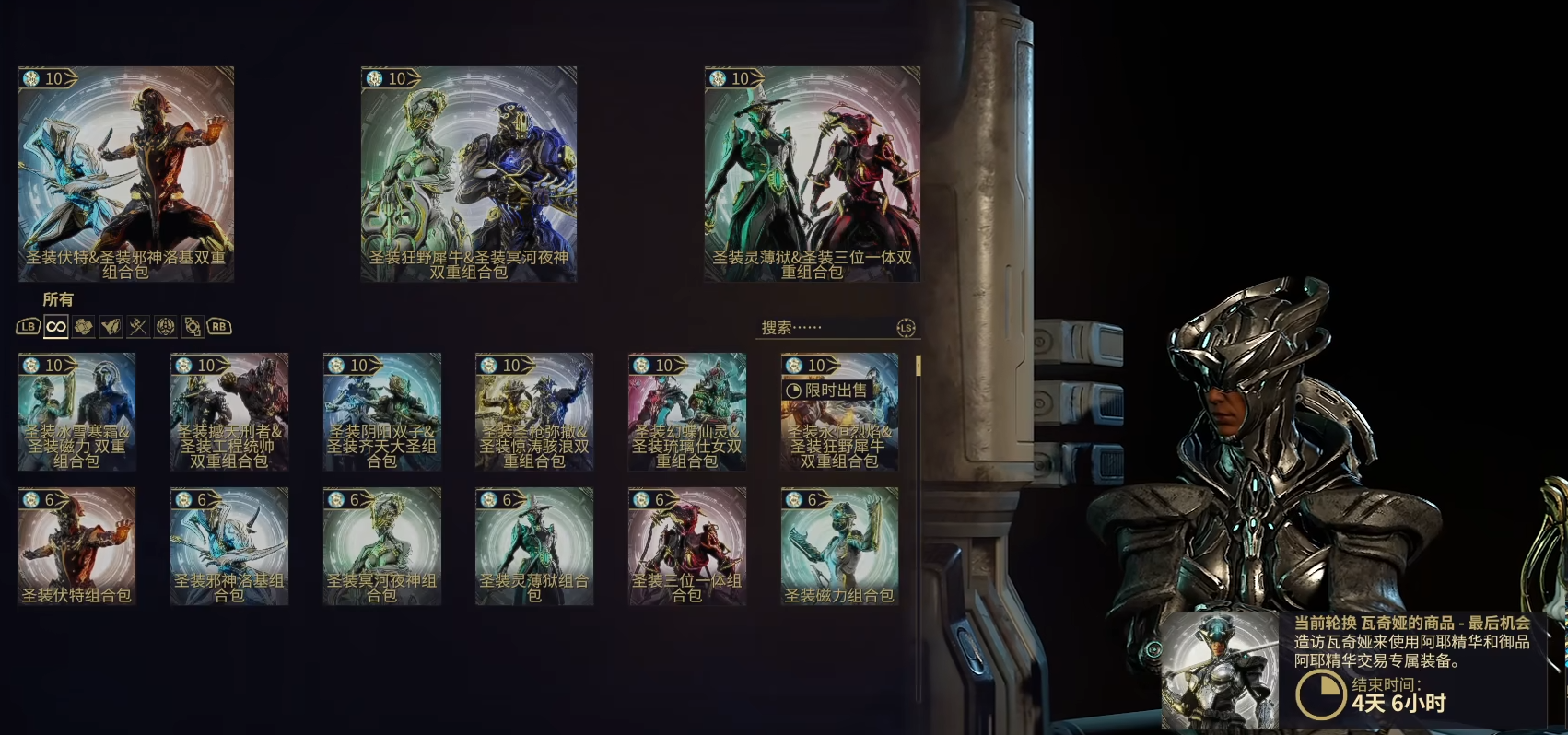
Task: Choose the 圣装灵薄狱&圣装三位一体 dual pack
Action: [812, 173]
